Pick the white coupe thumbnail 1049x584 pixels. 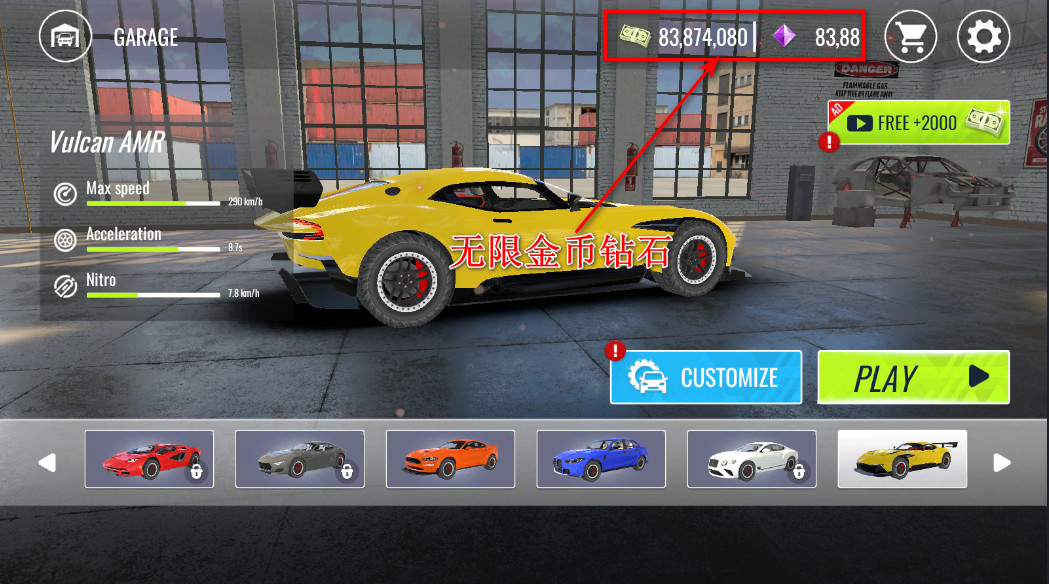point(752,459)
